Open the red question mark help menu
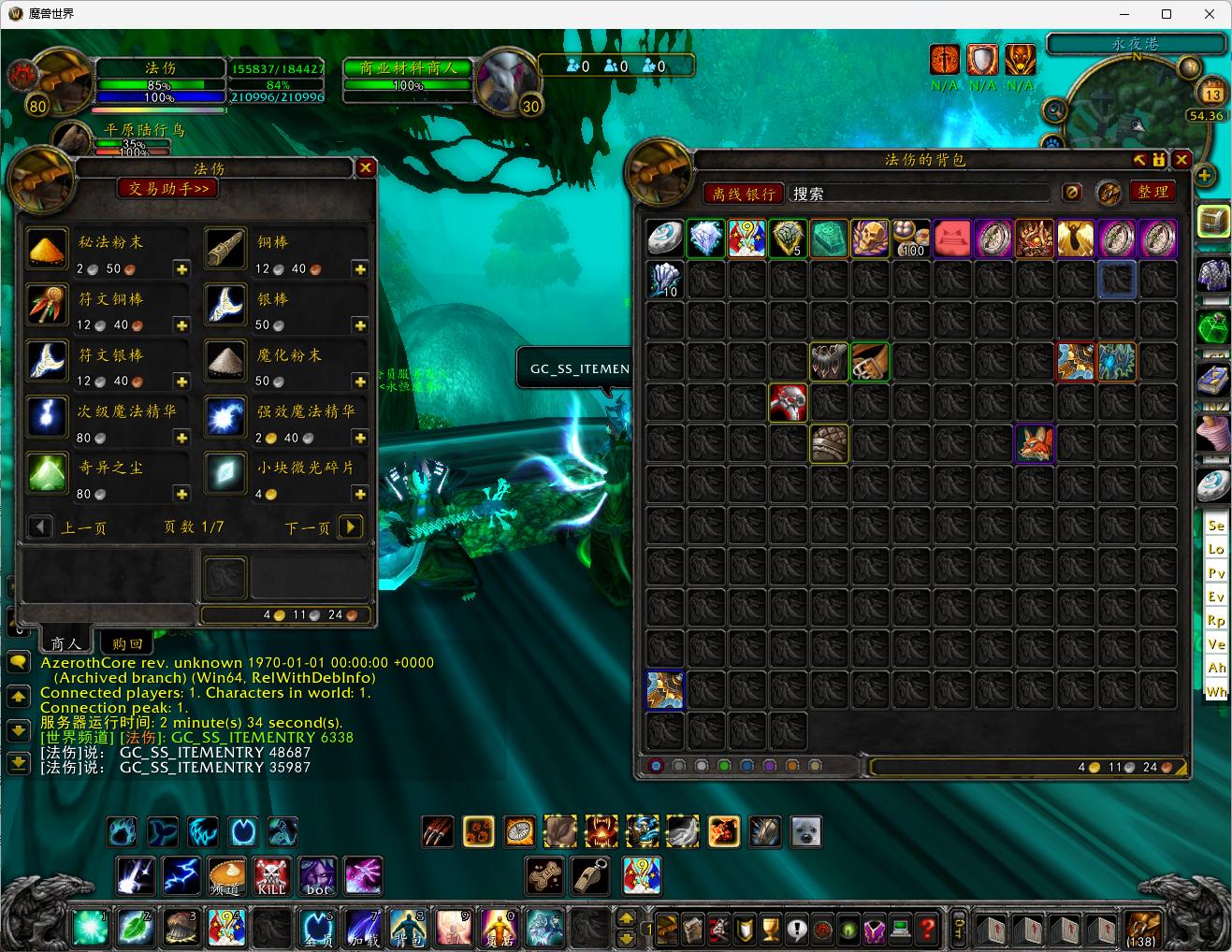The height and width of the screenshot is (952, 1232). click(927, 929)
